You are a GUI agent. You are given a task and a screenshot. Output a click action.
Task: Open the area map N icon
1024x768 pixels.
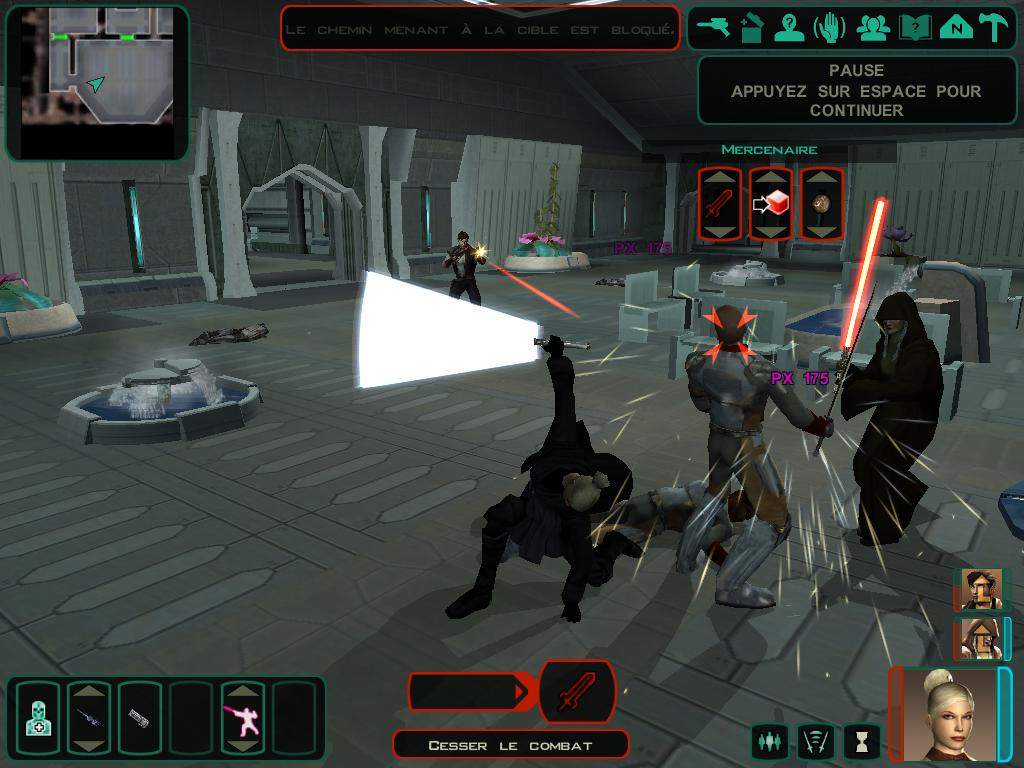[x=956, y=28]
